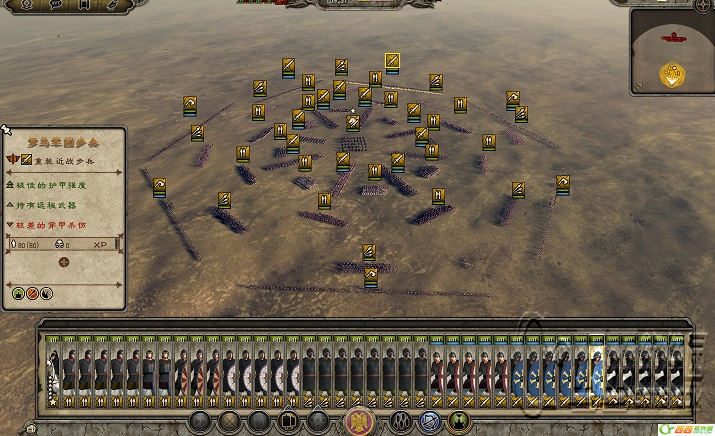Select the red eagle faction emblem button
Viewport: 715px width, 436px height.
(358, 421)
